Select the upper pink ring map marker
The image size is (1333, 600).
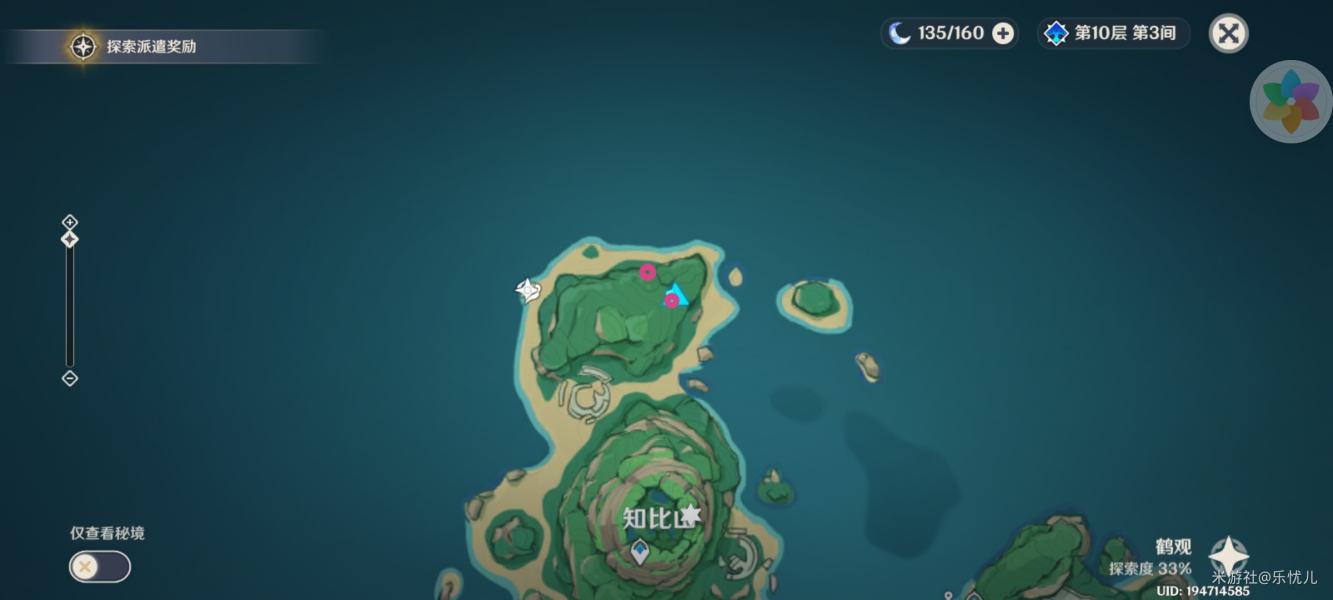tap(648, 272)
